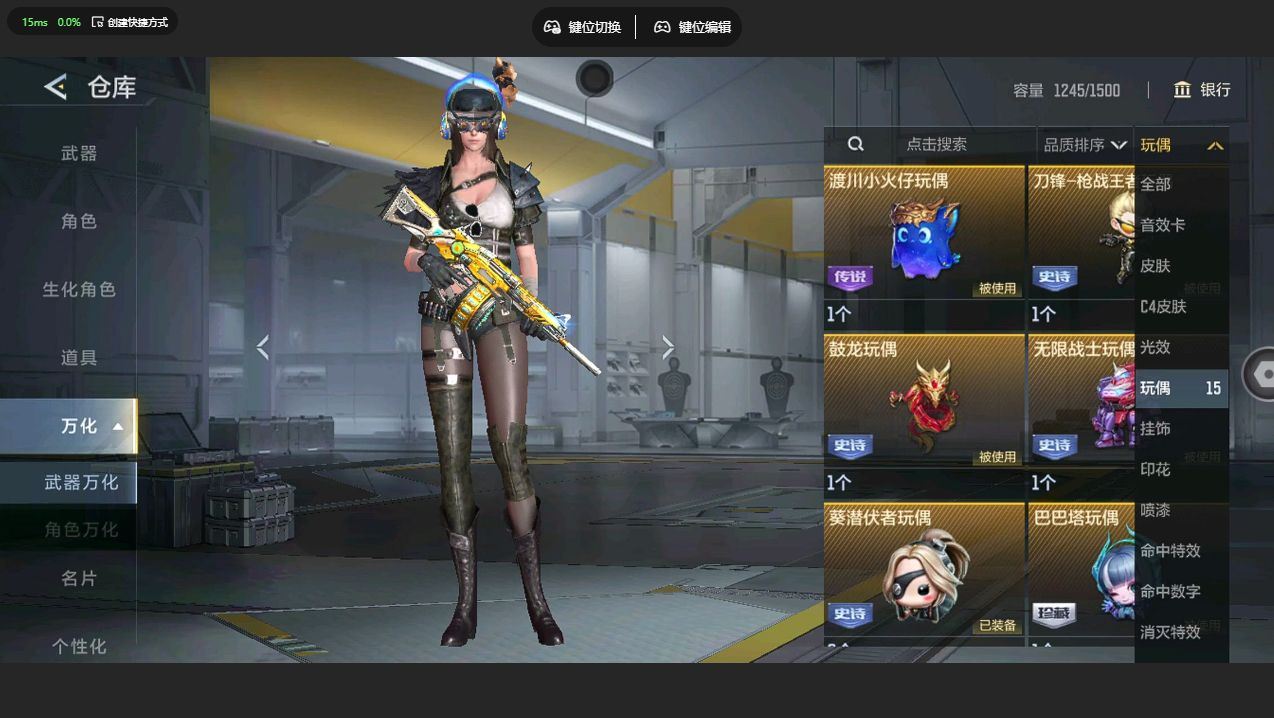Select the 生化角色 category
The height and width of the screenshot is (718, 1274).
79,289
